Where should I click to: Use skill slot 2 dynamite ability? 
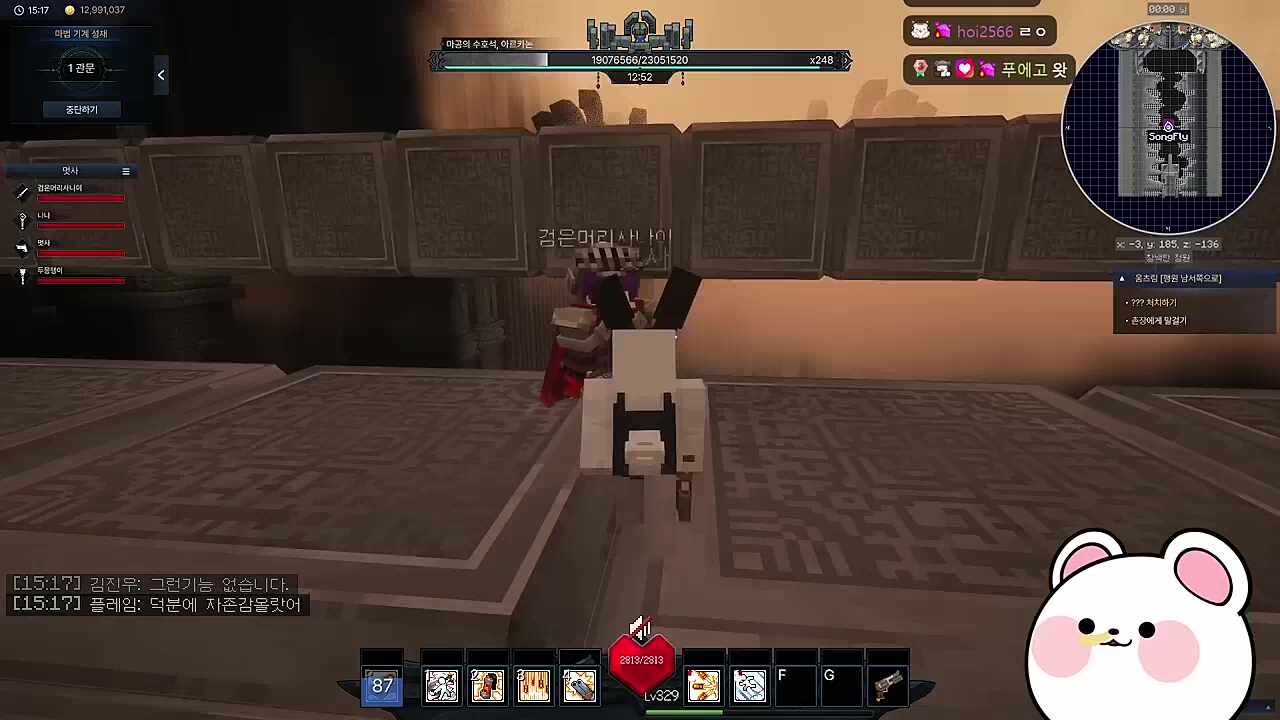[488, 685]
